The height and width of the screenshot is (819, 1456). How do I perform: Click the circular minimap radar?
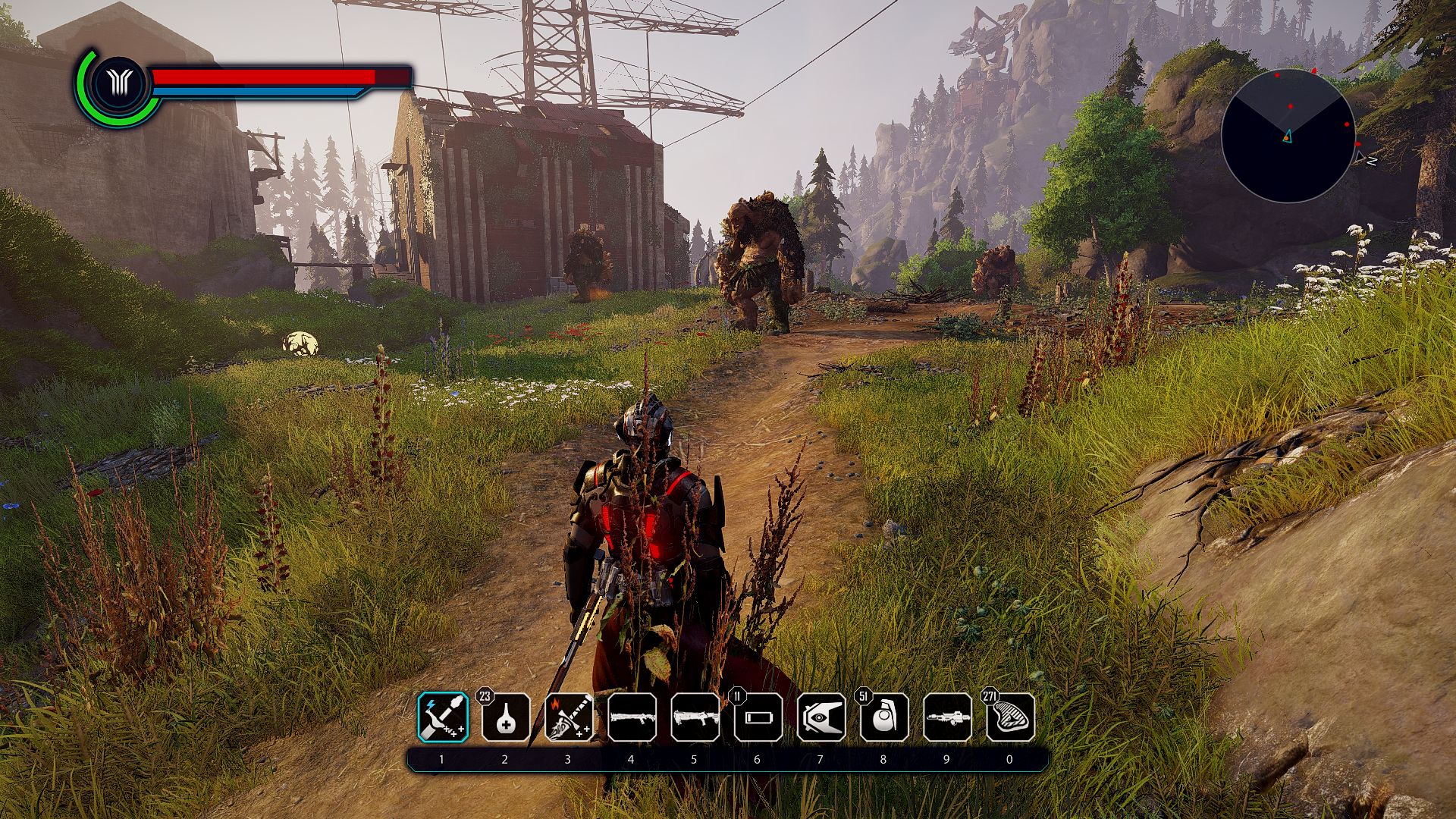pos(1288,136)
